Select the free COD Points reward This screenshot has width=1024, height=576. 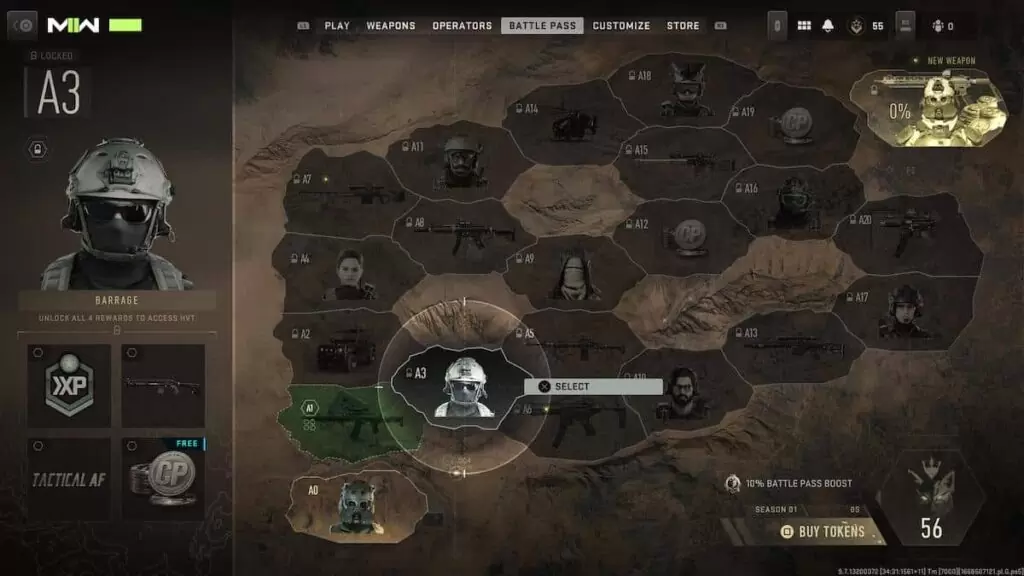[x=163, y=479]
